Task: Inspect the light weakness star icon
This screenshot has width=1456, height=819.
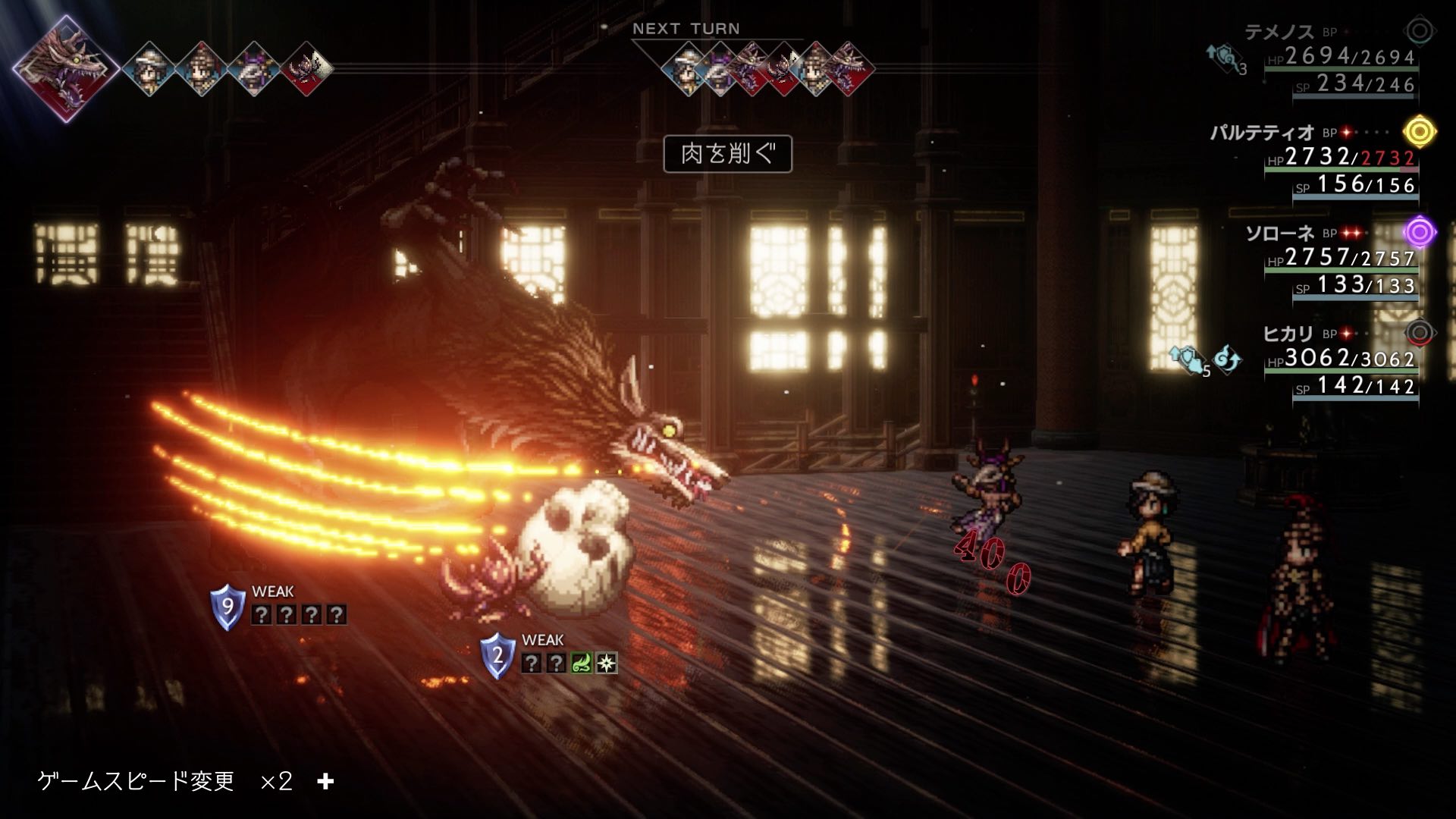Action: coord(607,664)
